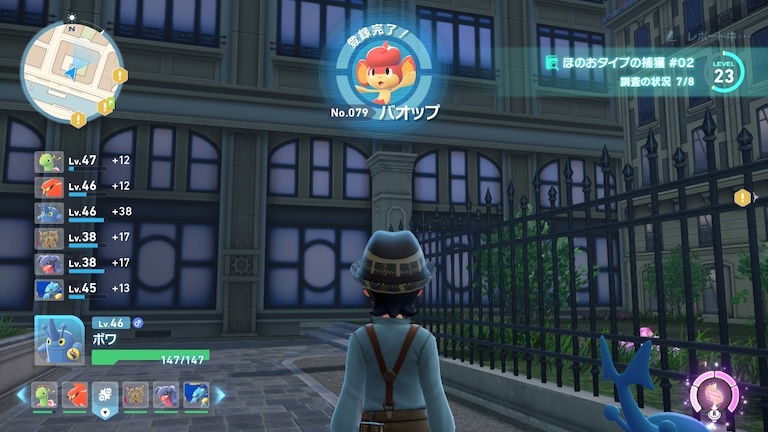Cycle party bar with the right arrow

219,395
